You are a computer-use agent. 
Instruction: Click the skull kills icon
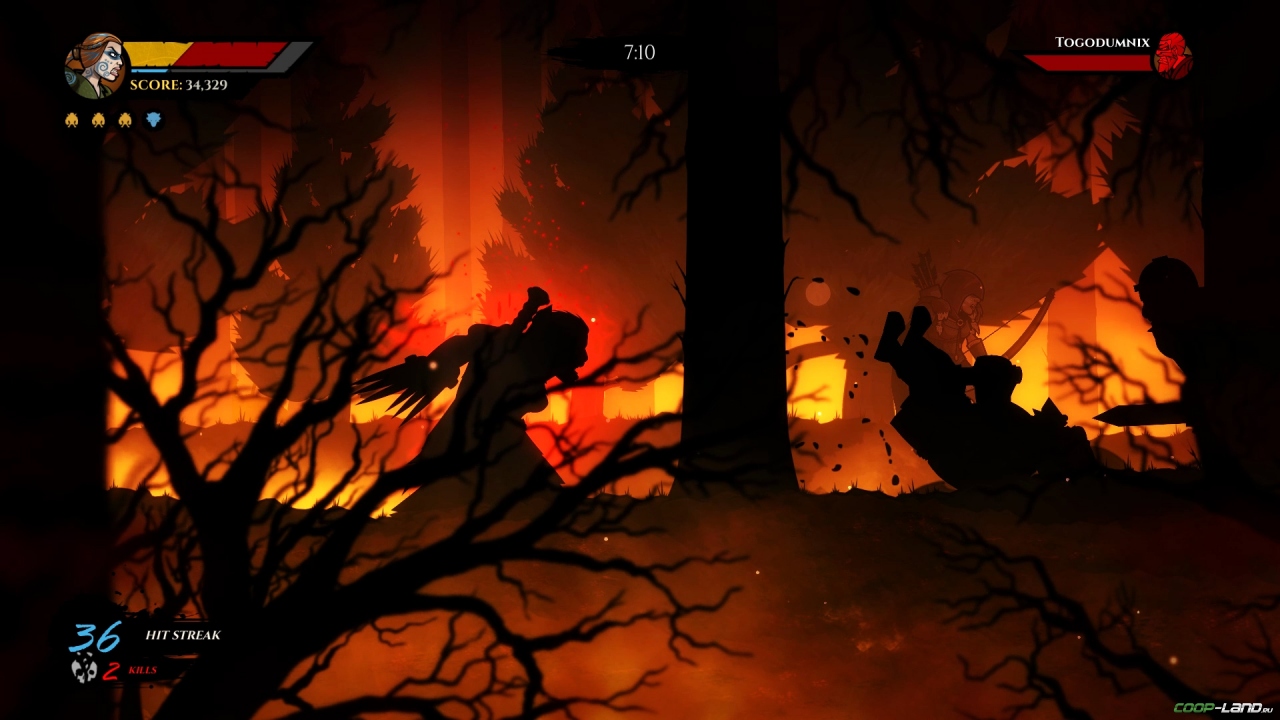(84, 669)
